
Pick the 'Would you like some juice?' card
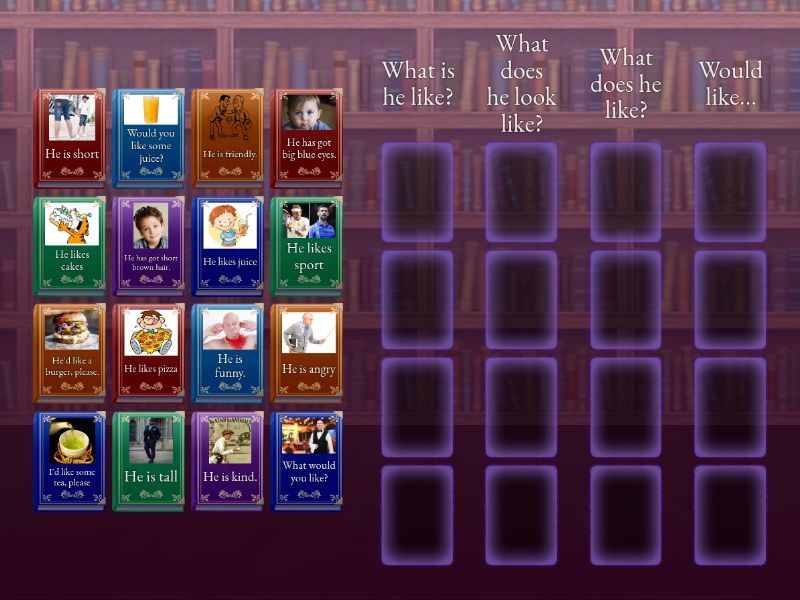(x=150, y=138)
